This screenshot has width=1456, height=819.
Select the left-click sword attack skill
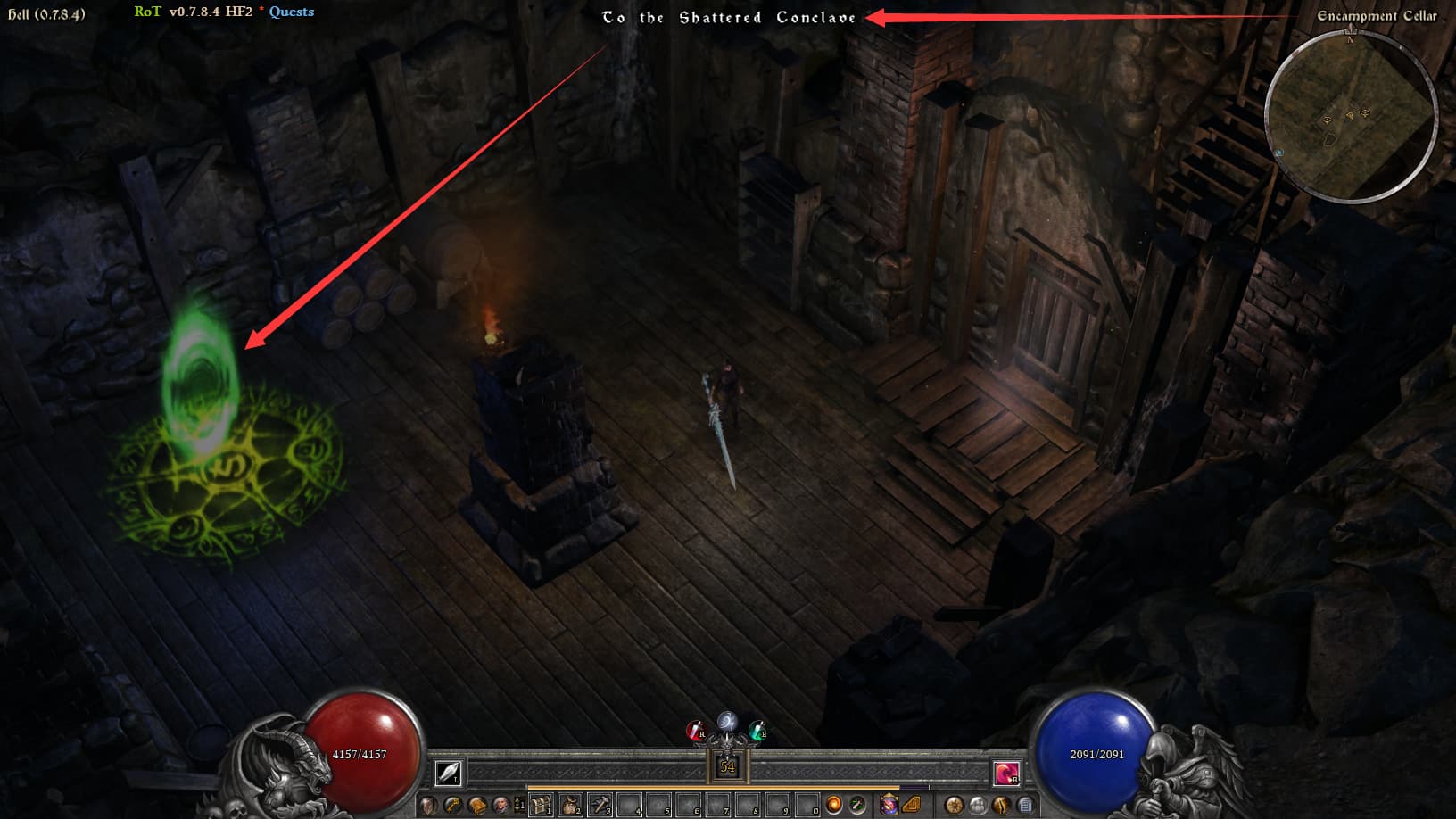448,773
